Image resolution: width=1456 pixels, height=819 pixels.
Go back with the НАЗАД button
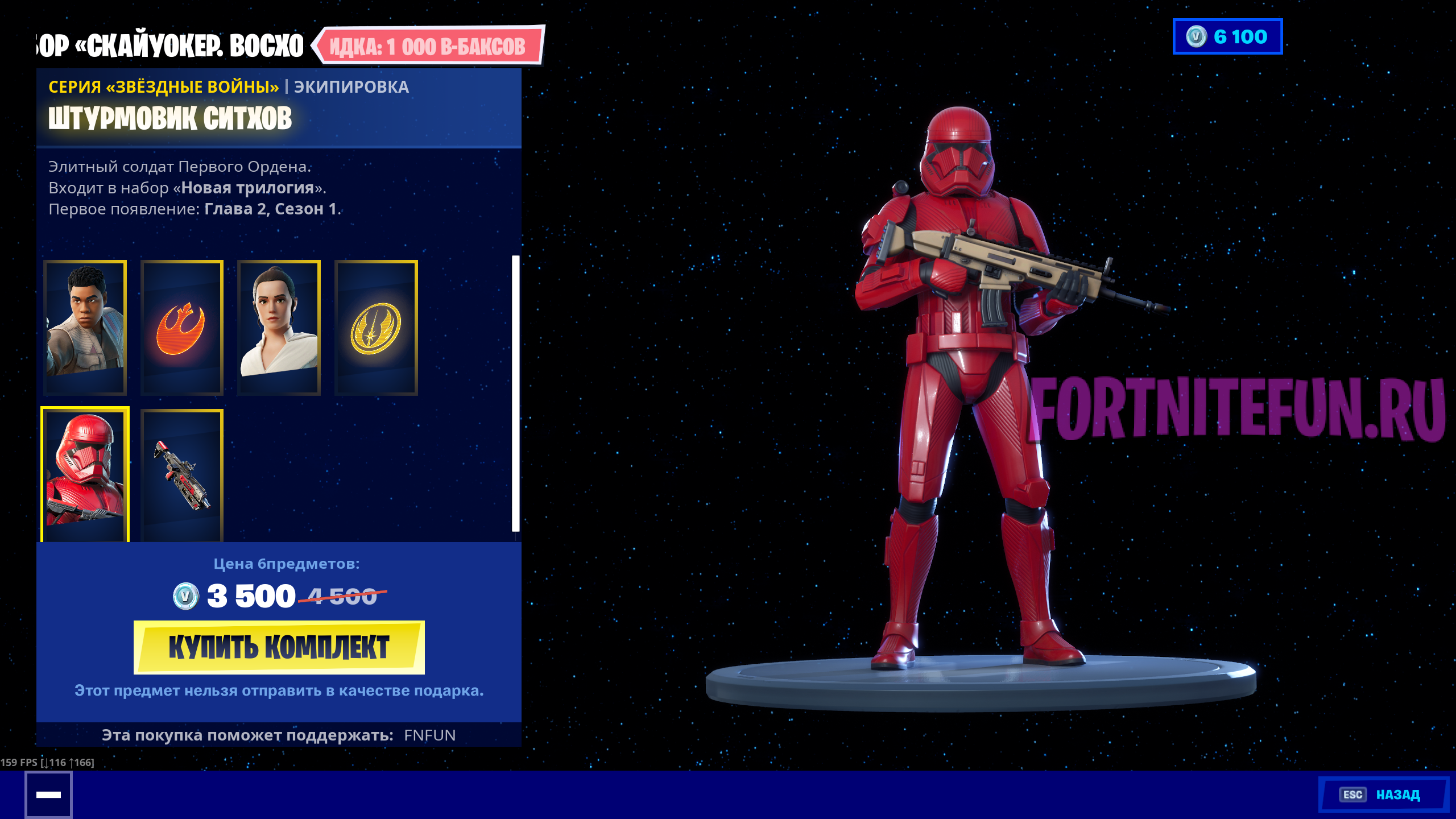1383,794
